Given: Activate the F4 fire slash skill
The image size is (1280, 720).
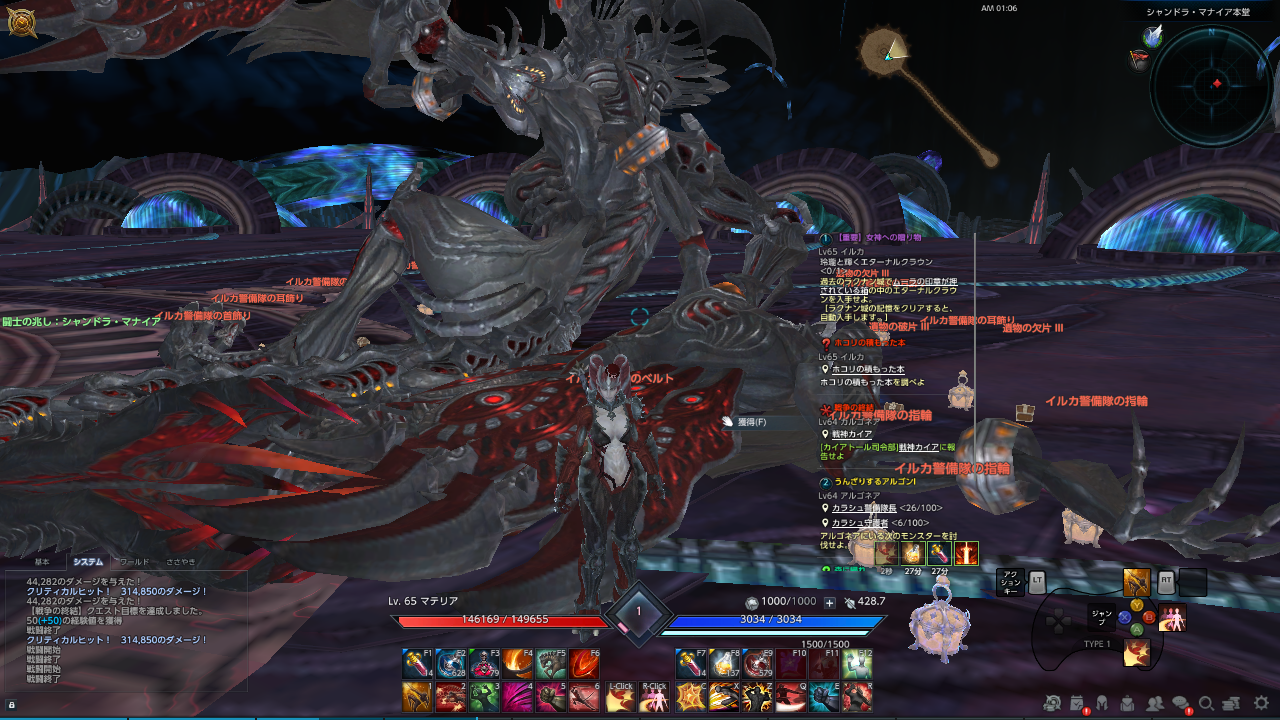Looking at the screenshot, I should [x=517, y=664].
